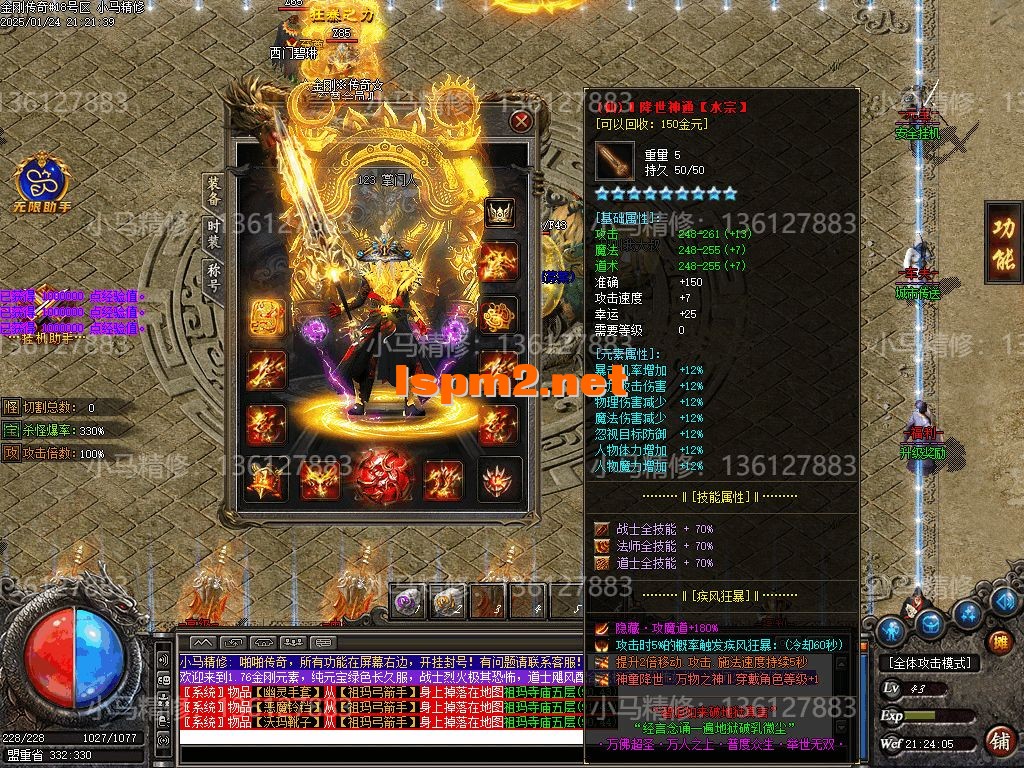
Task: Use the purple item in hotbar slot 1
Action: [407, 602]
